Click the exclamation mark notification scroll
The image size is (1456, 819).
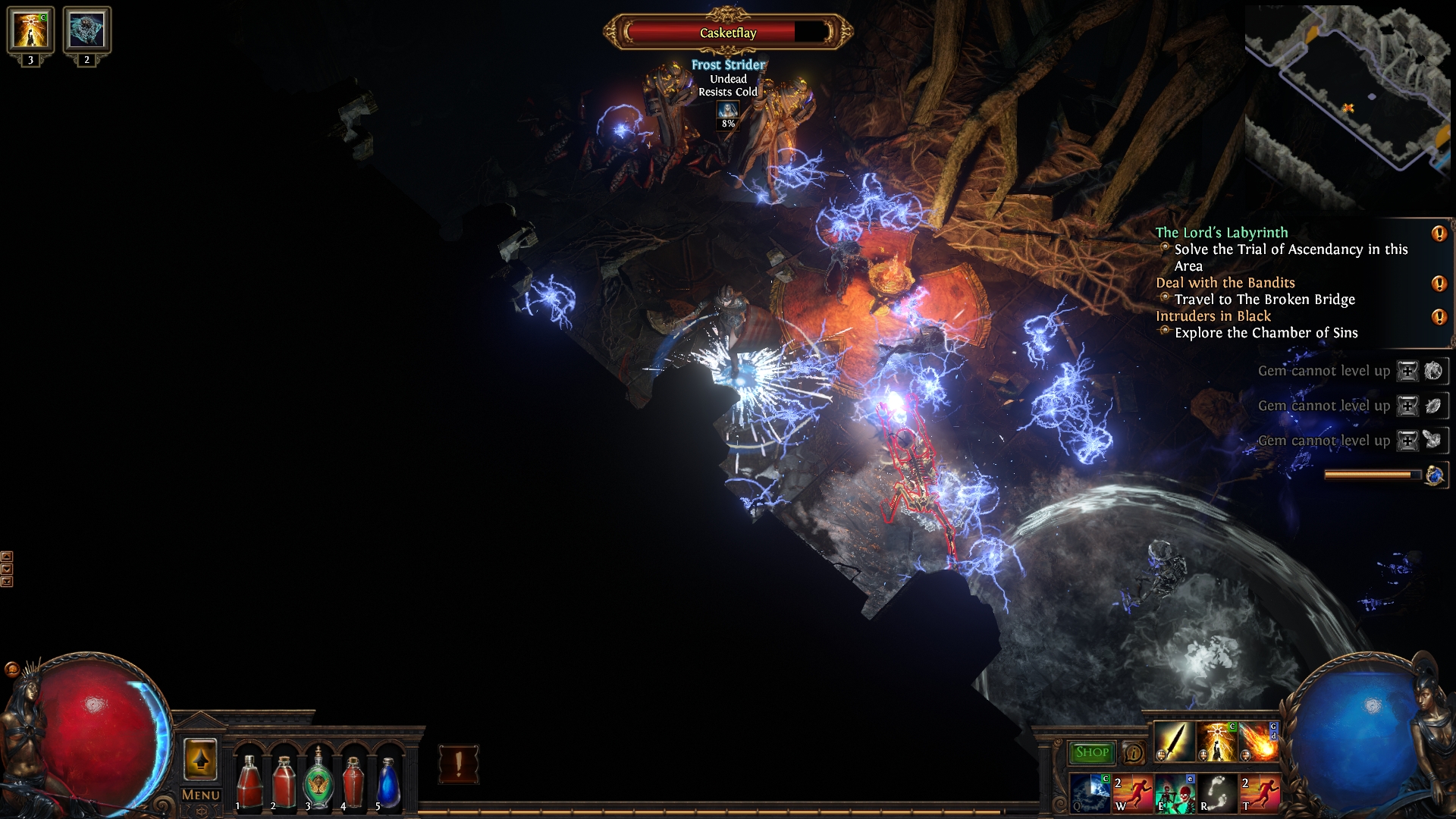pyautogui.click(x=459, y=764)
